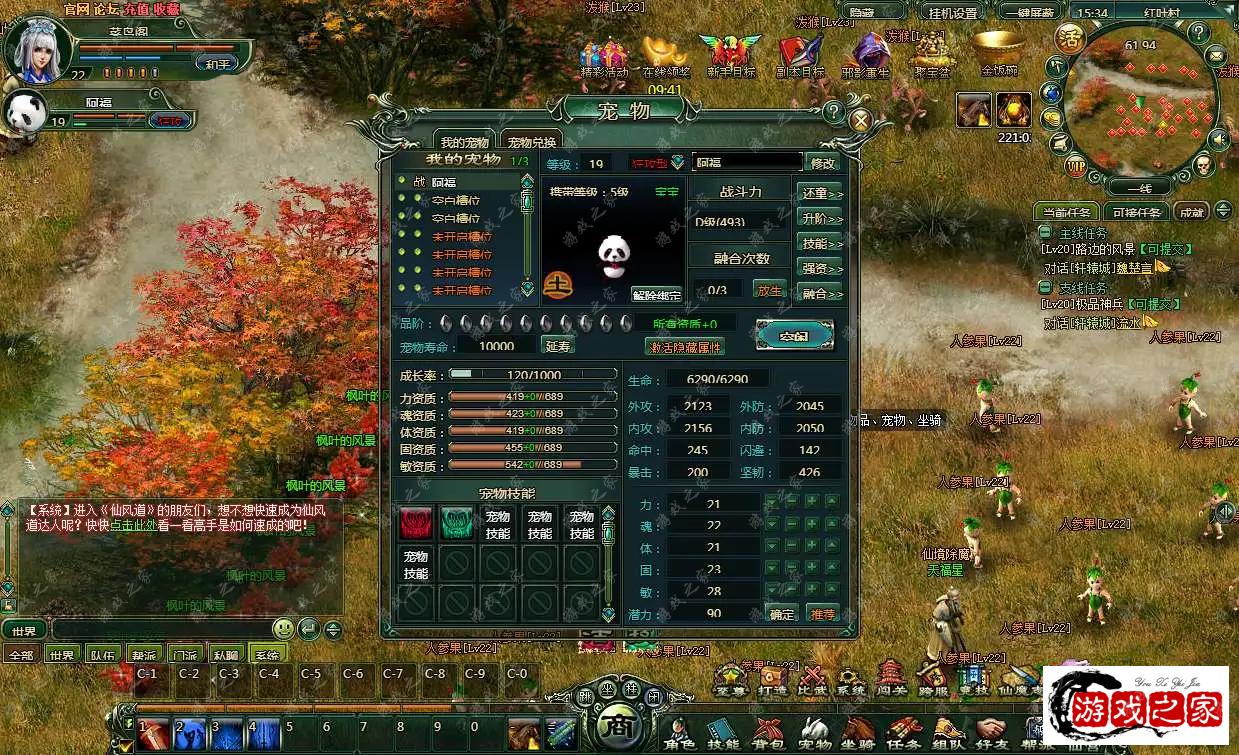Release the pet with 放生 button

(769, 290)
